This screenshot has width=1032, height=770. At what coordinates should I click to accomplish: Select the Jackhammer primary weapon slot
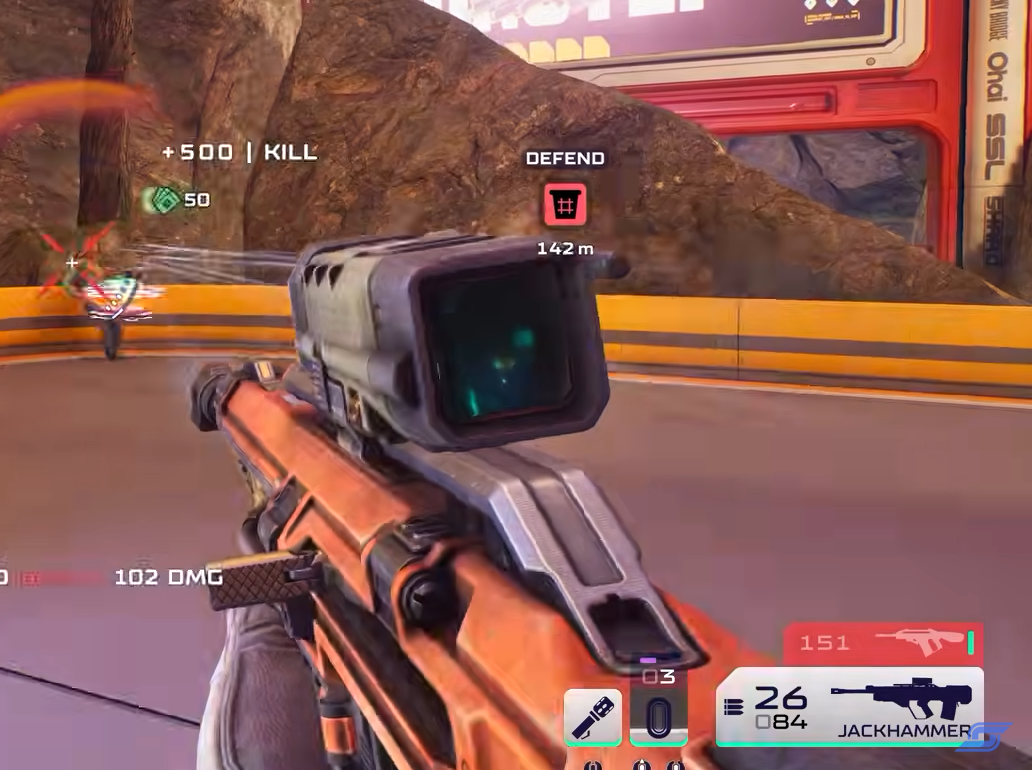pyautogui.click(x=850, y=707)
